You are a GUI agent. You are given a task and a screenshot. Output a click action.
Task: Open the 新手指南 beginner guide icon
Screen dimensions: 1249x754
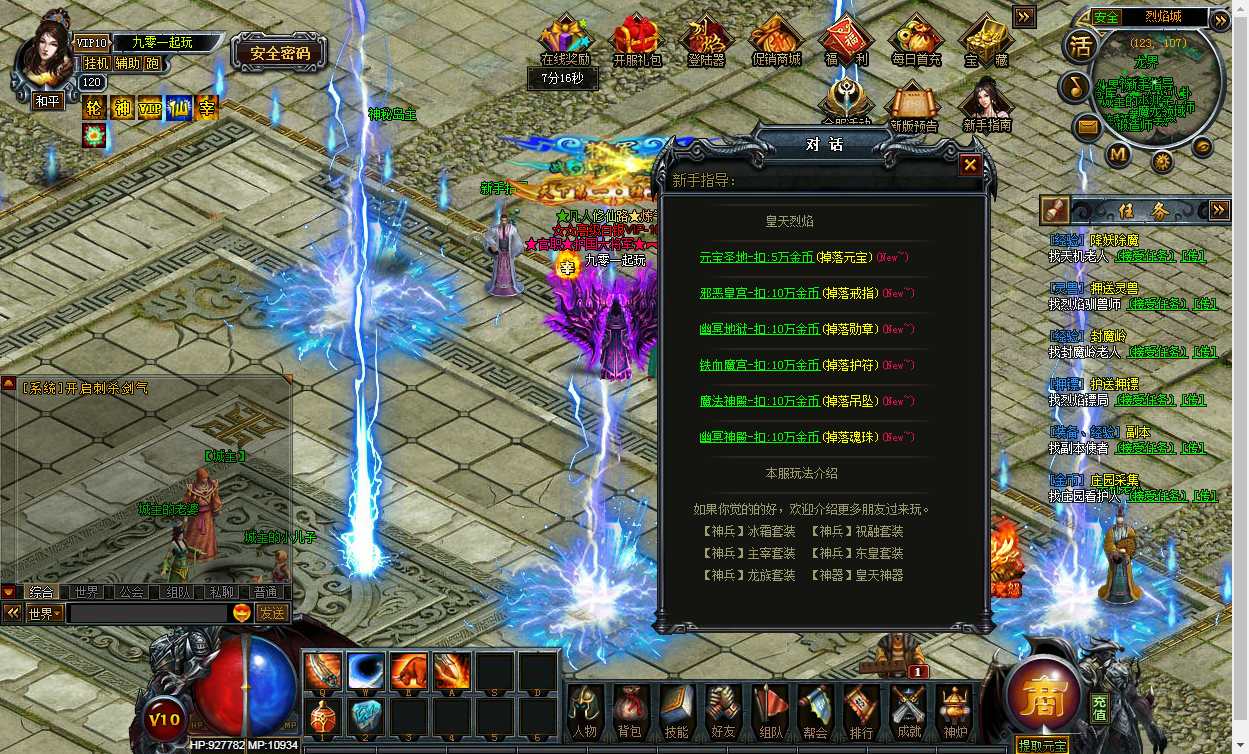[x=986, y=104]
